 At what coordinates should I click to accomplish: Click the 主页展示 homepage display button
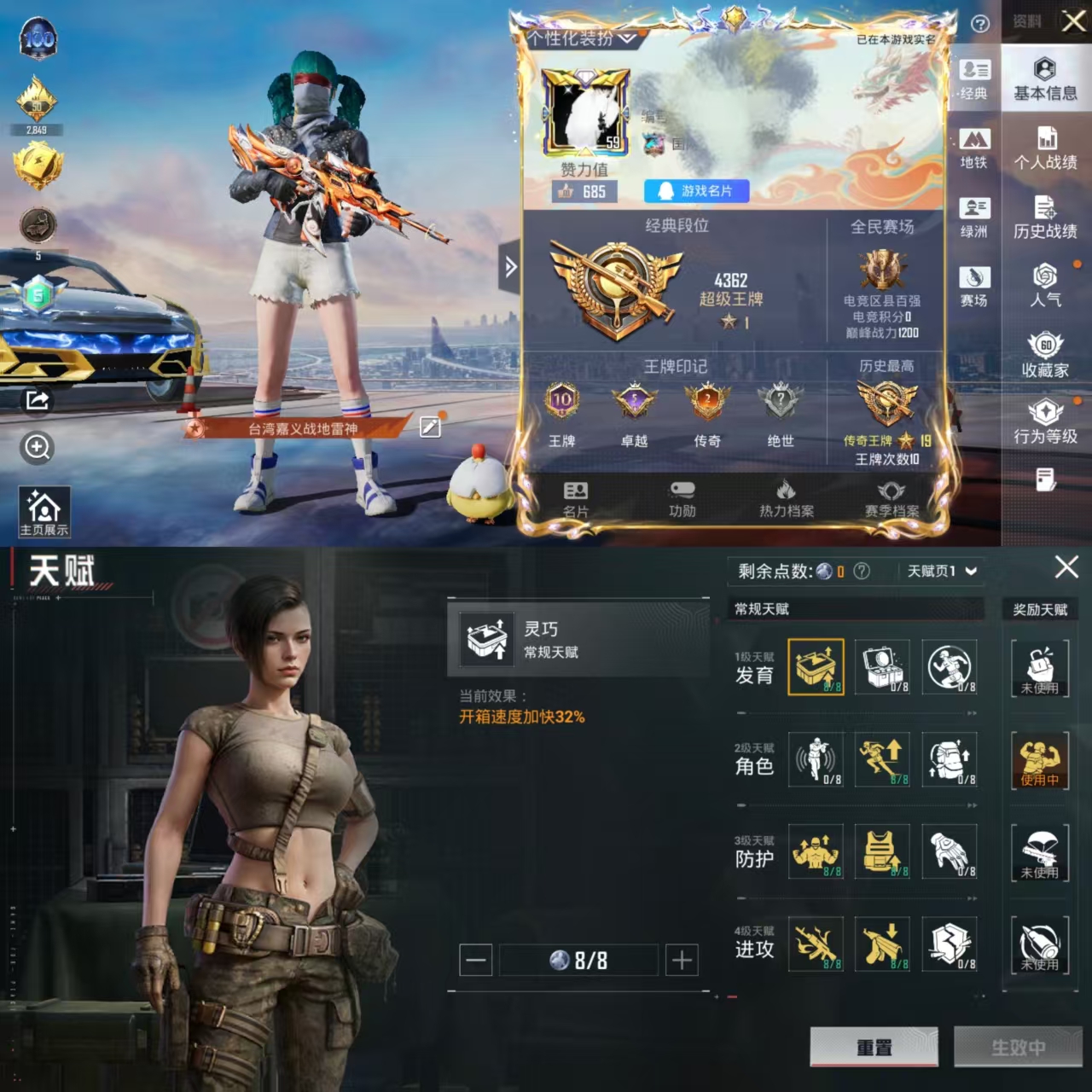(x=44, y=512)
